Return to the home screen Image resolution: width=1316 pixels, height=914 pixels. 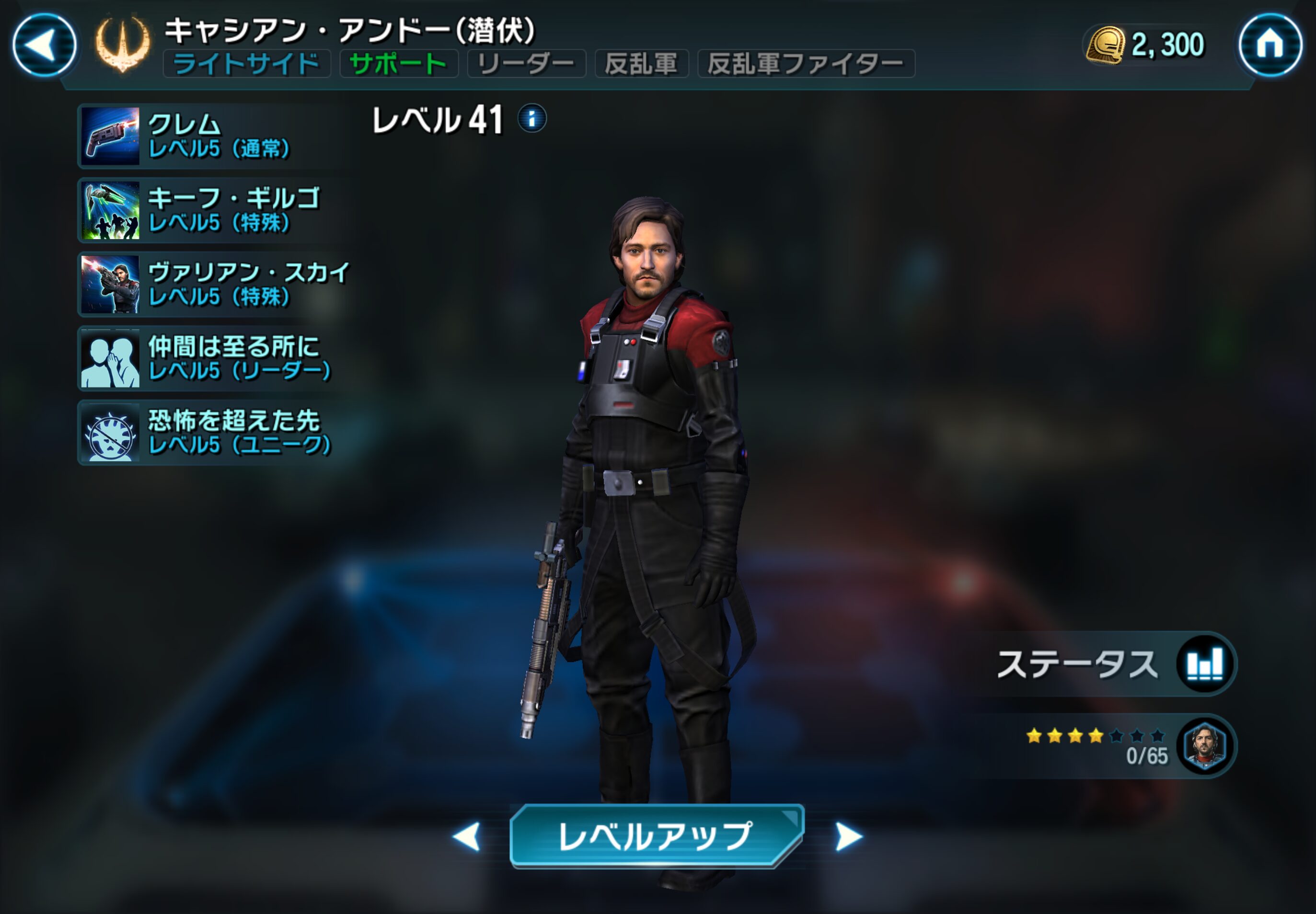[1270, 45]
